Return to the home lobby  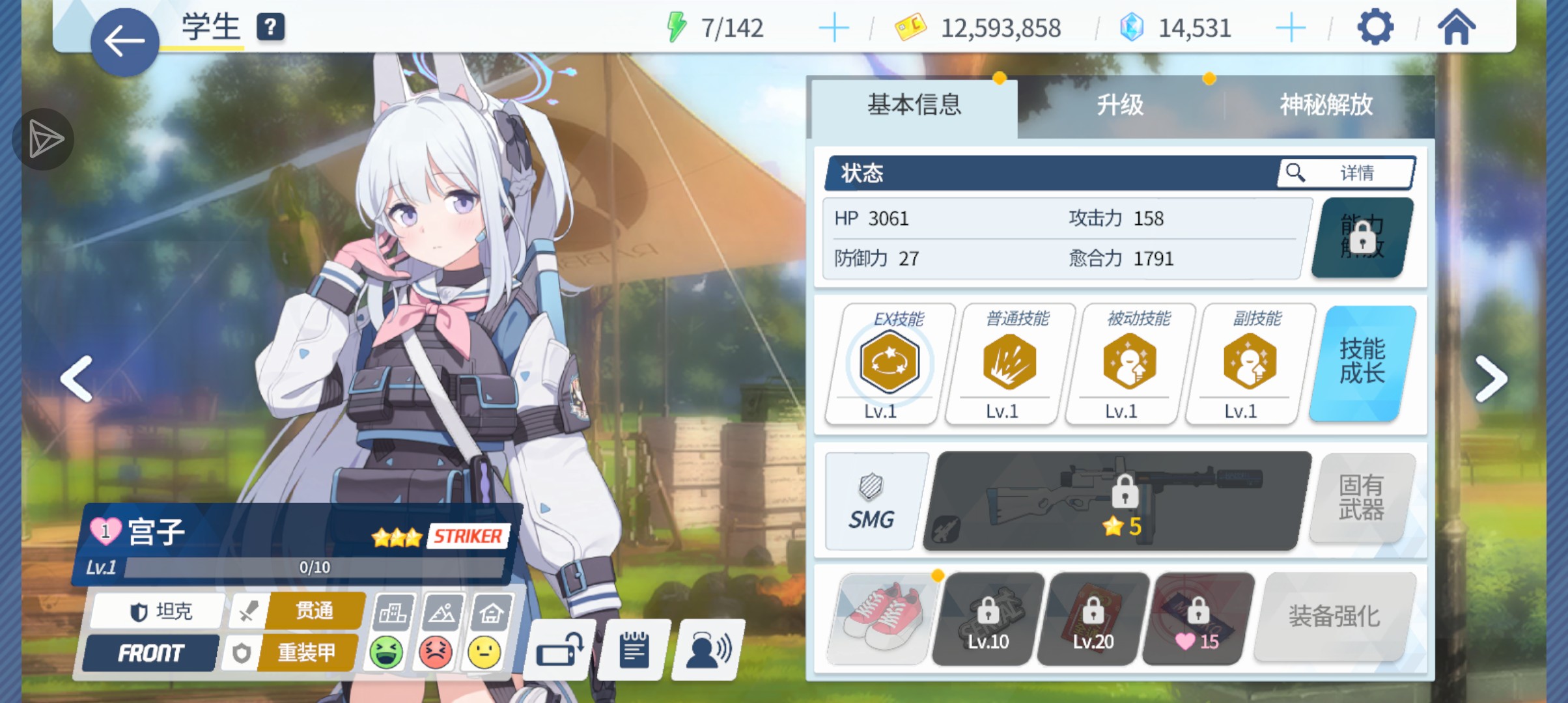1456,27
